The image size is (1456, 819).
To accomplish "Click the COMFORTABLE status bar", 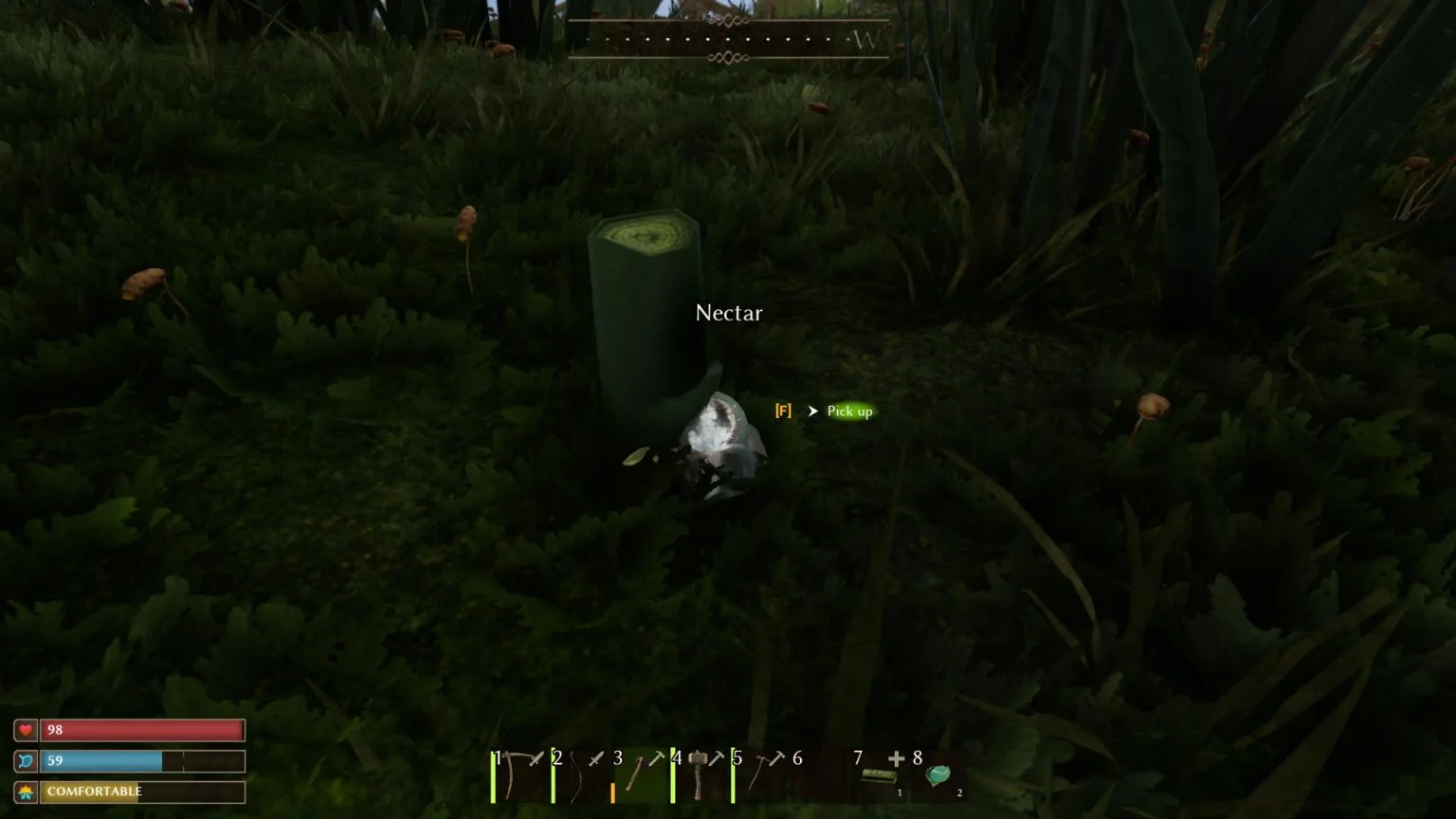I will 140,791.
